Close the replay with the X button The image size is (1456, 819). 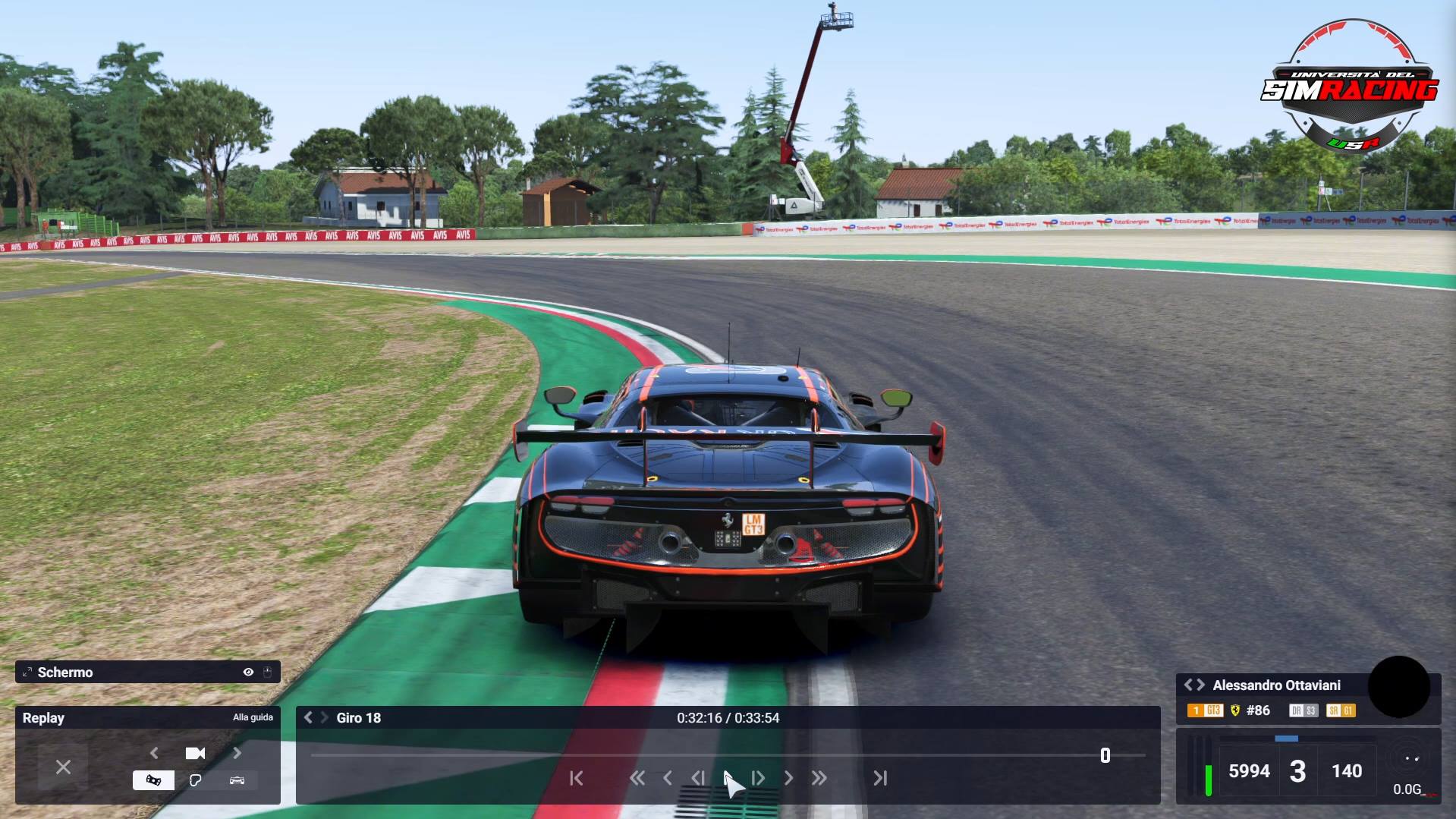tap(63, 767)
